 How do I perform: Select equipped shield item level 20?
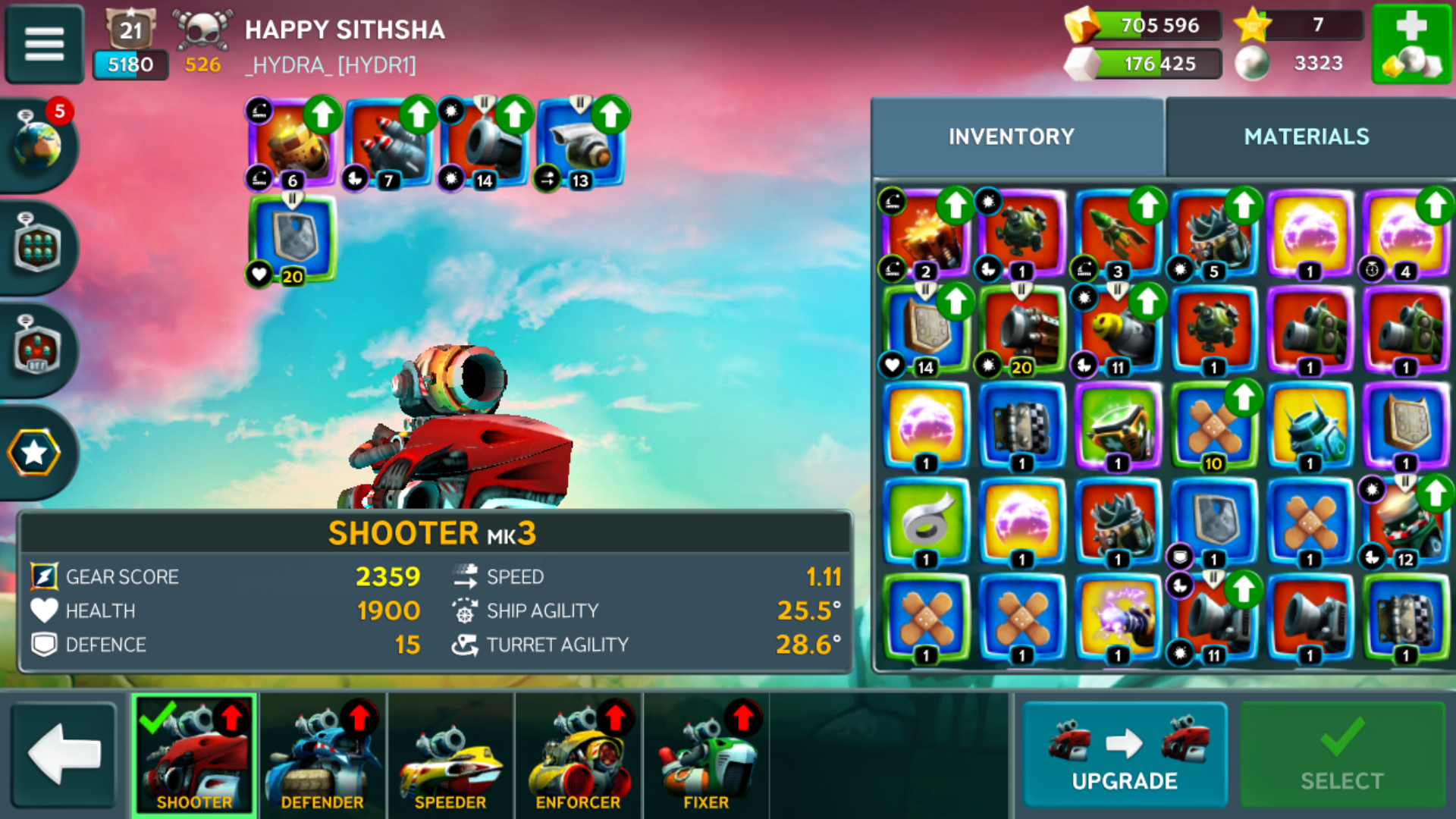coord(292,239)
